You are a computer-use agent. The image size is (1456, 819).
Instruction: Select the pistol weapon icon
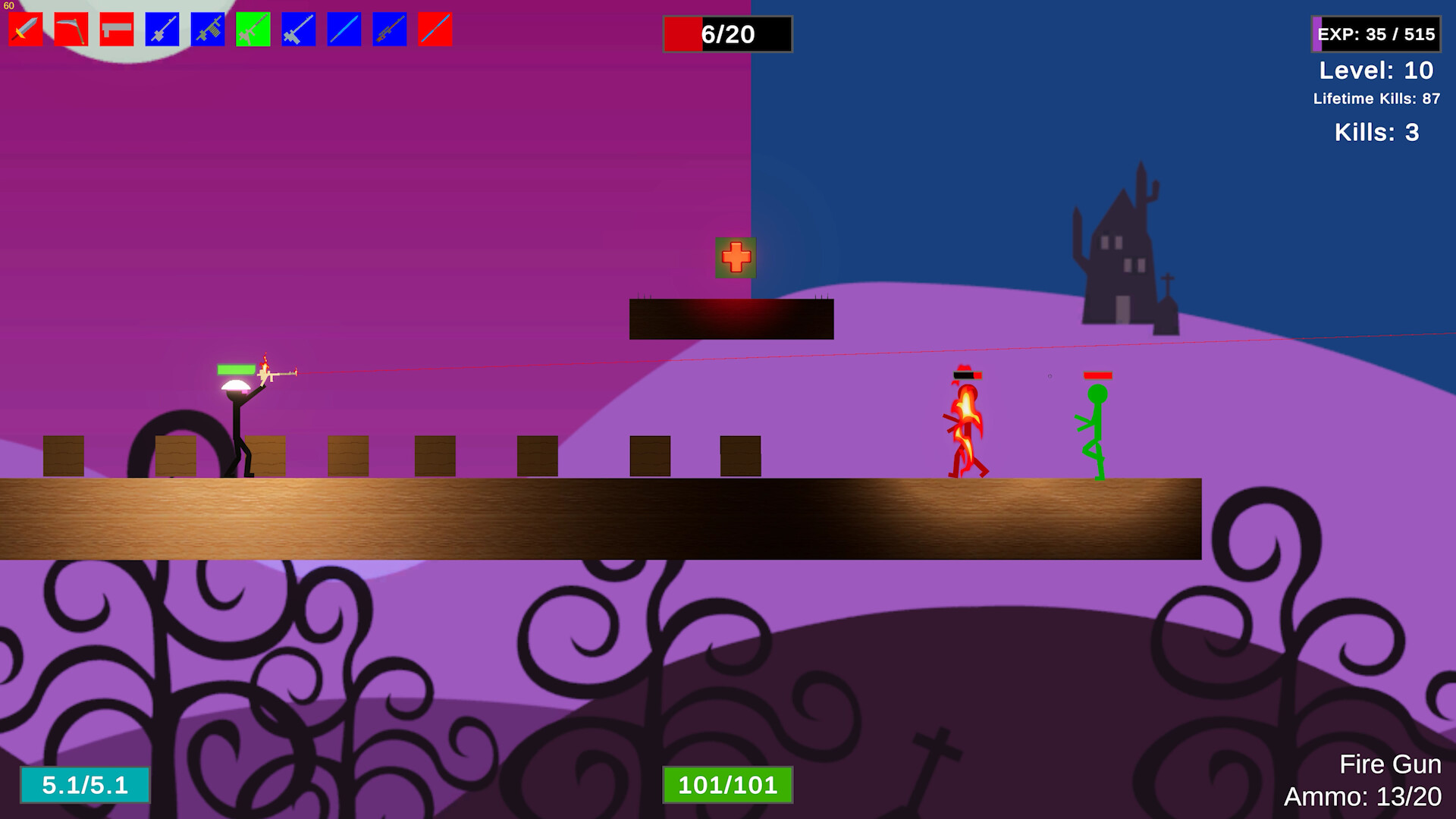115,29
